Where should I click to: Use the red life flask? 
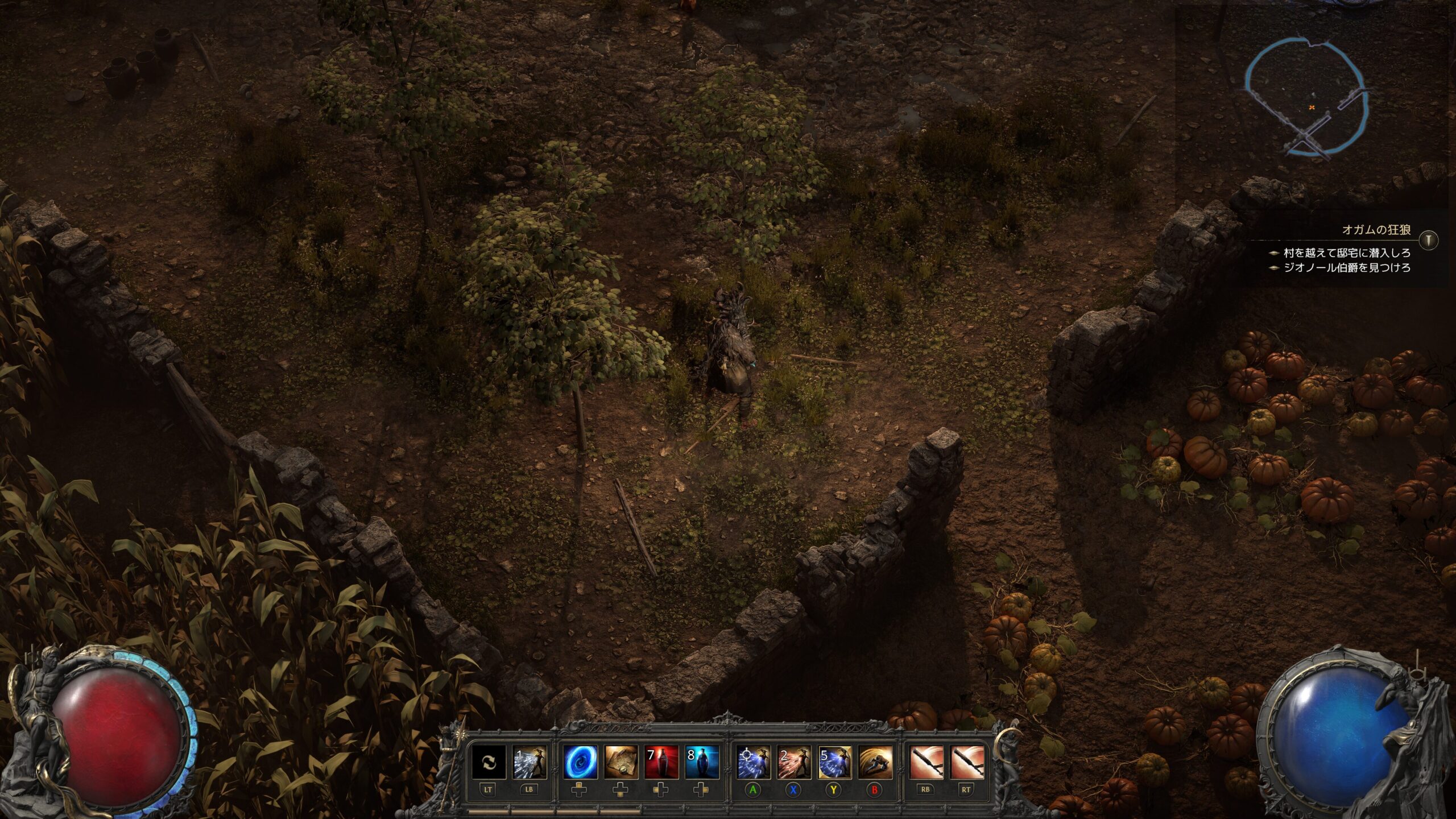(x=661, y=763)
